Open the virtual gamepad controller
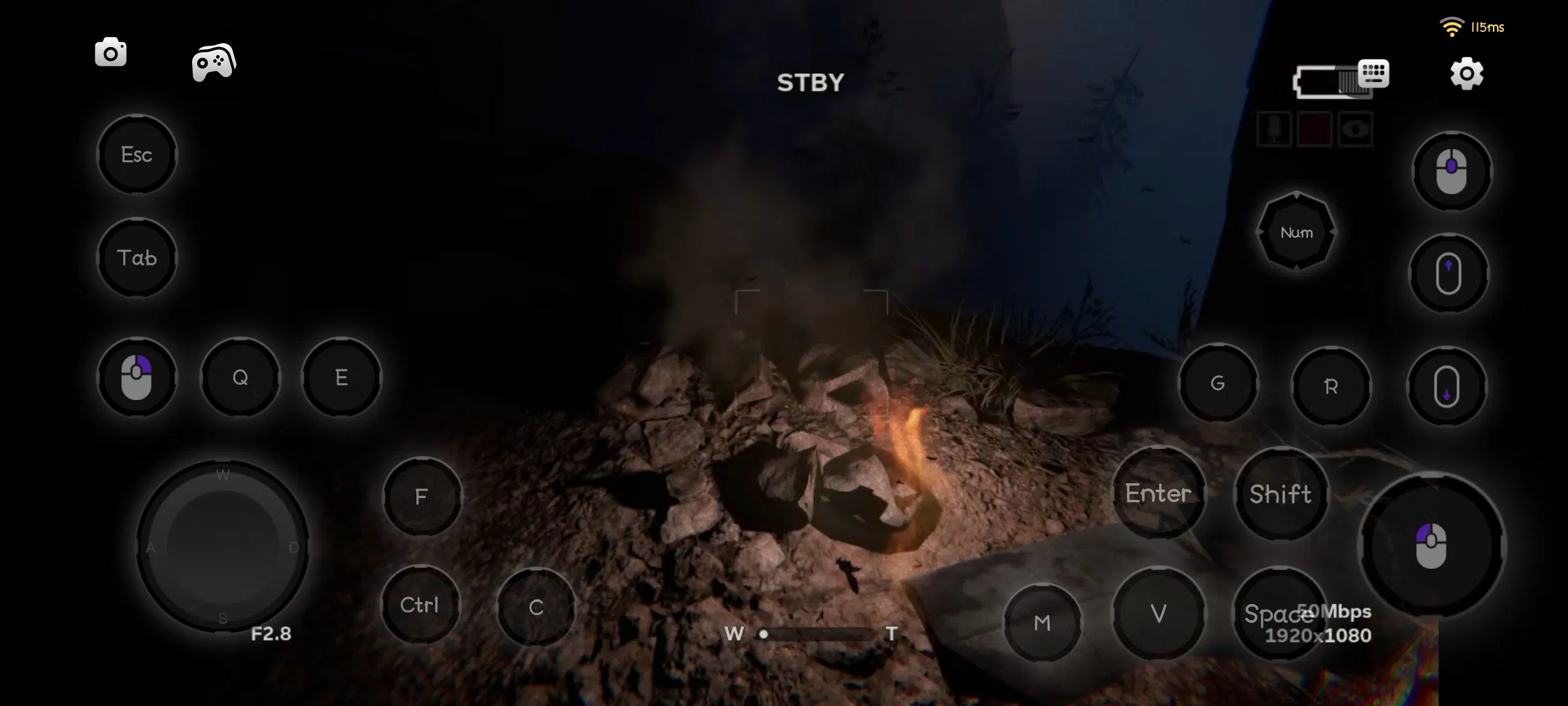Viewport: 1568px width, 706px height. (x=212, y=62)
